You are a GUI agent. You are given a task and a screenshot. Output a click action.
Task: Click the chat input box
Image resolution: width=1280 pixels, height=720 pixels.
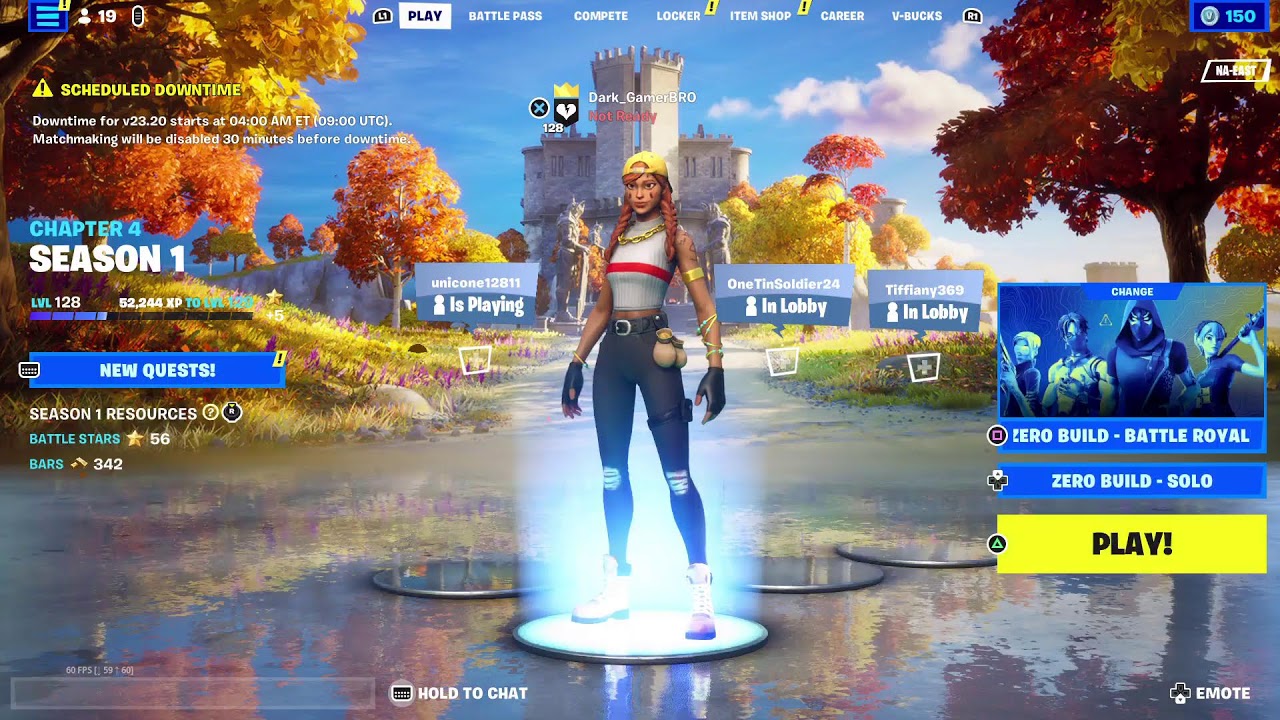coord(192,693)
